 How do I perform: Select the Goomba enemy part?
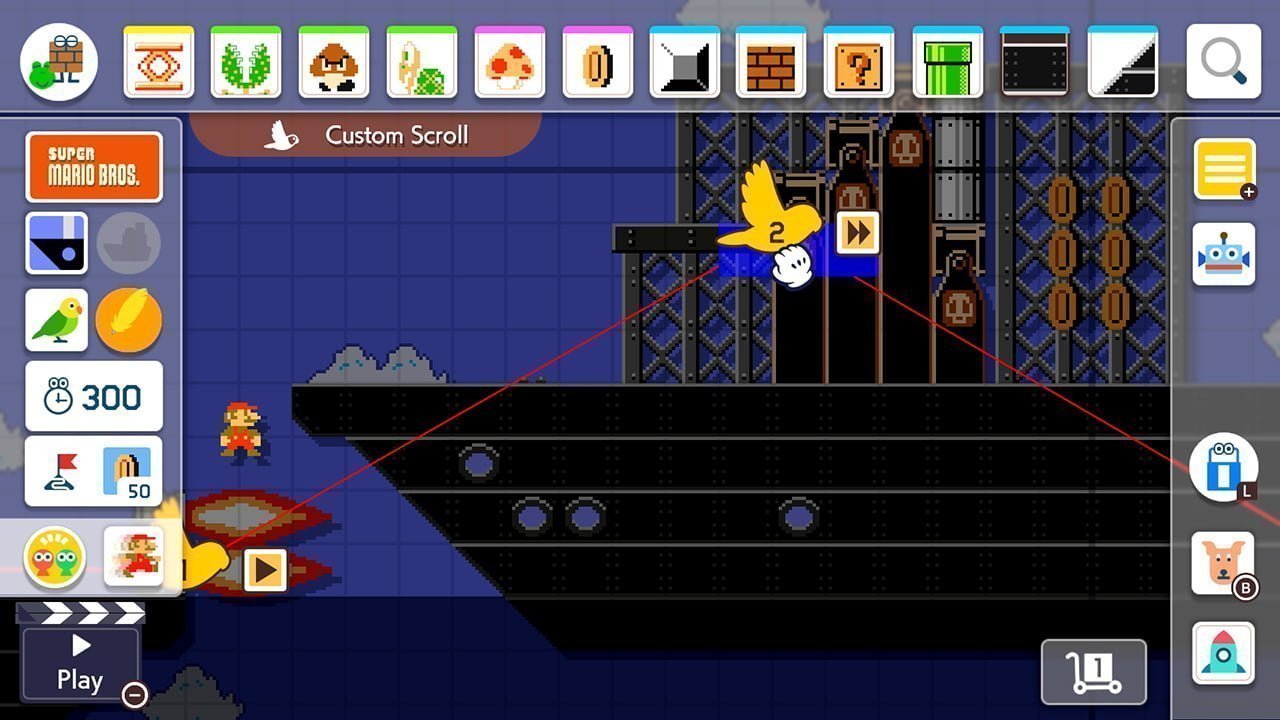click(x=335, y=60)
